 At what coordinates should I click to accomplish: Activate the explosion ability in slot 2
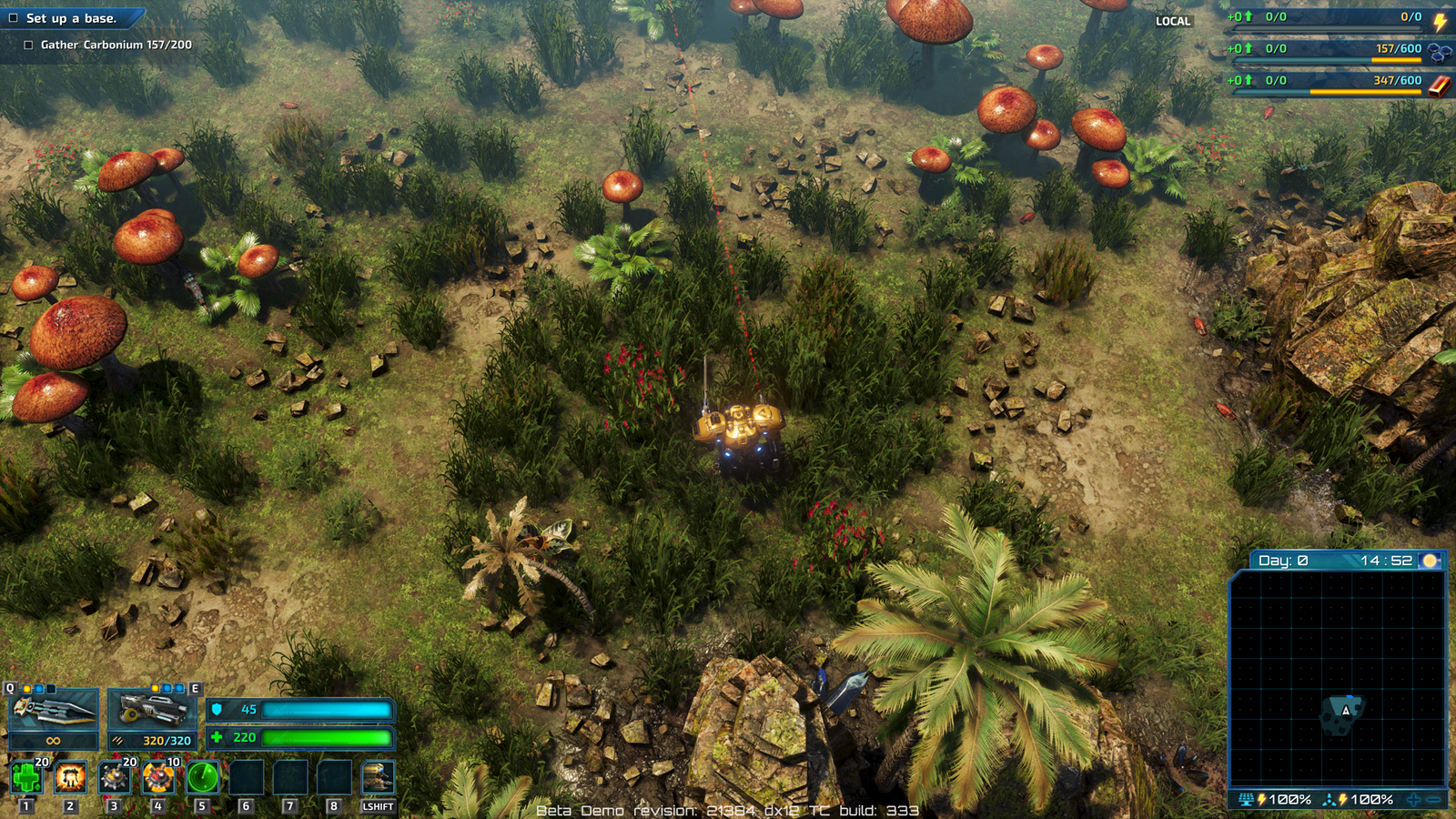[x=70, y=777]
